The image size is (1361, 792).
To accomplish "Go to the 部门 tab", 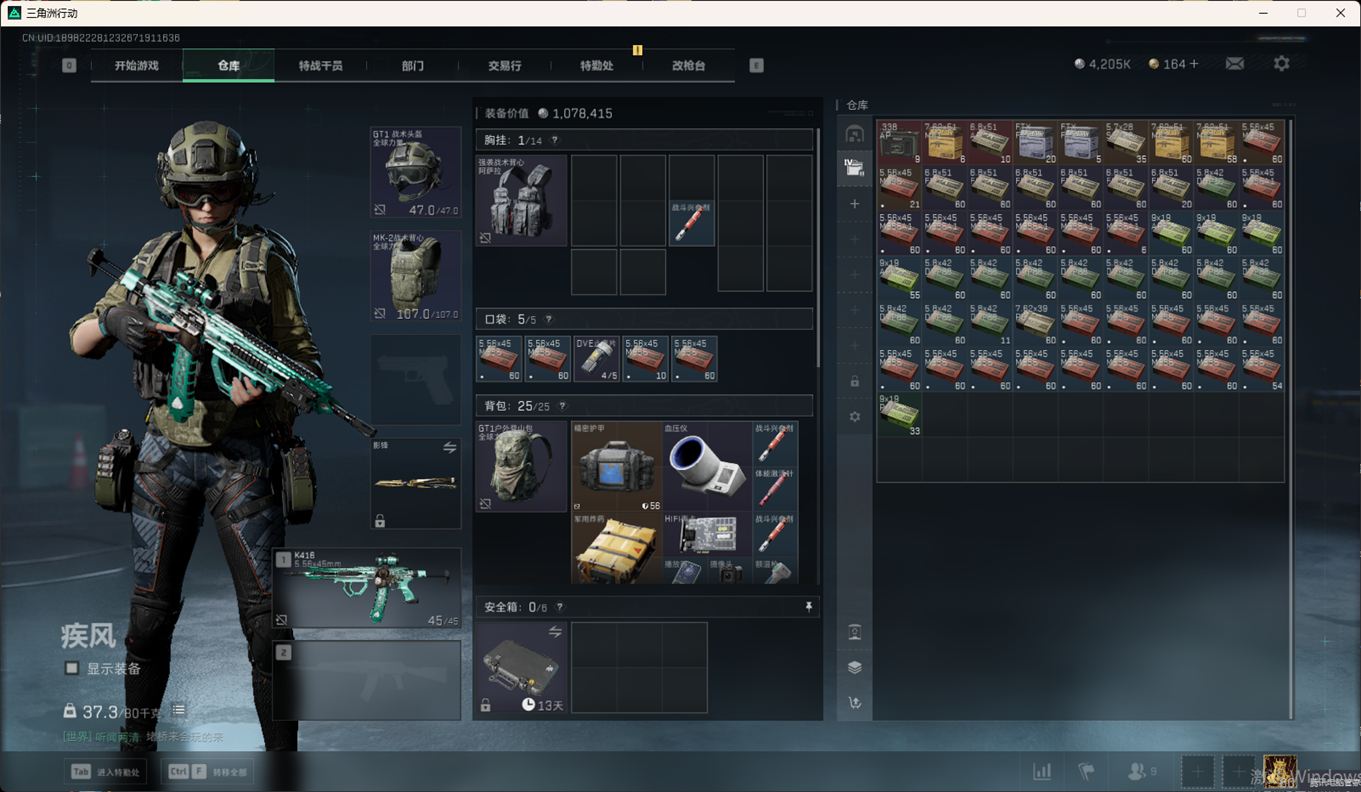I will pyautogui.click(x=412, y=66).
